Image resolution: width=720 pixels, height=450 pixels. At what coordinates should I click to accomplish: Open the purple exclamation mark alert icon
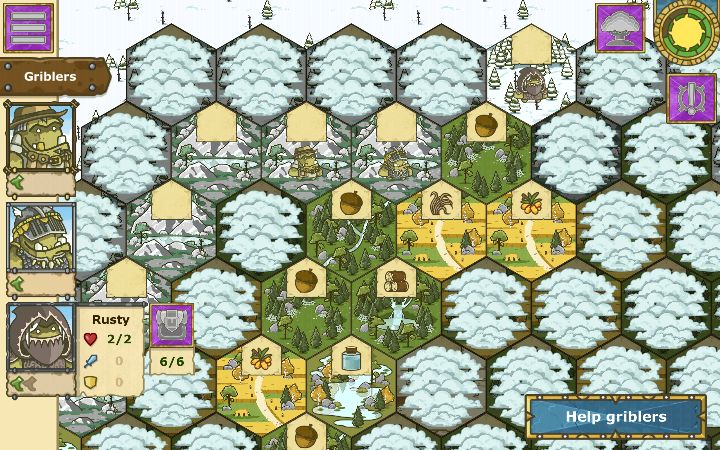[691, 98]
